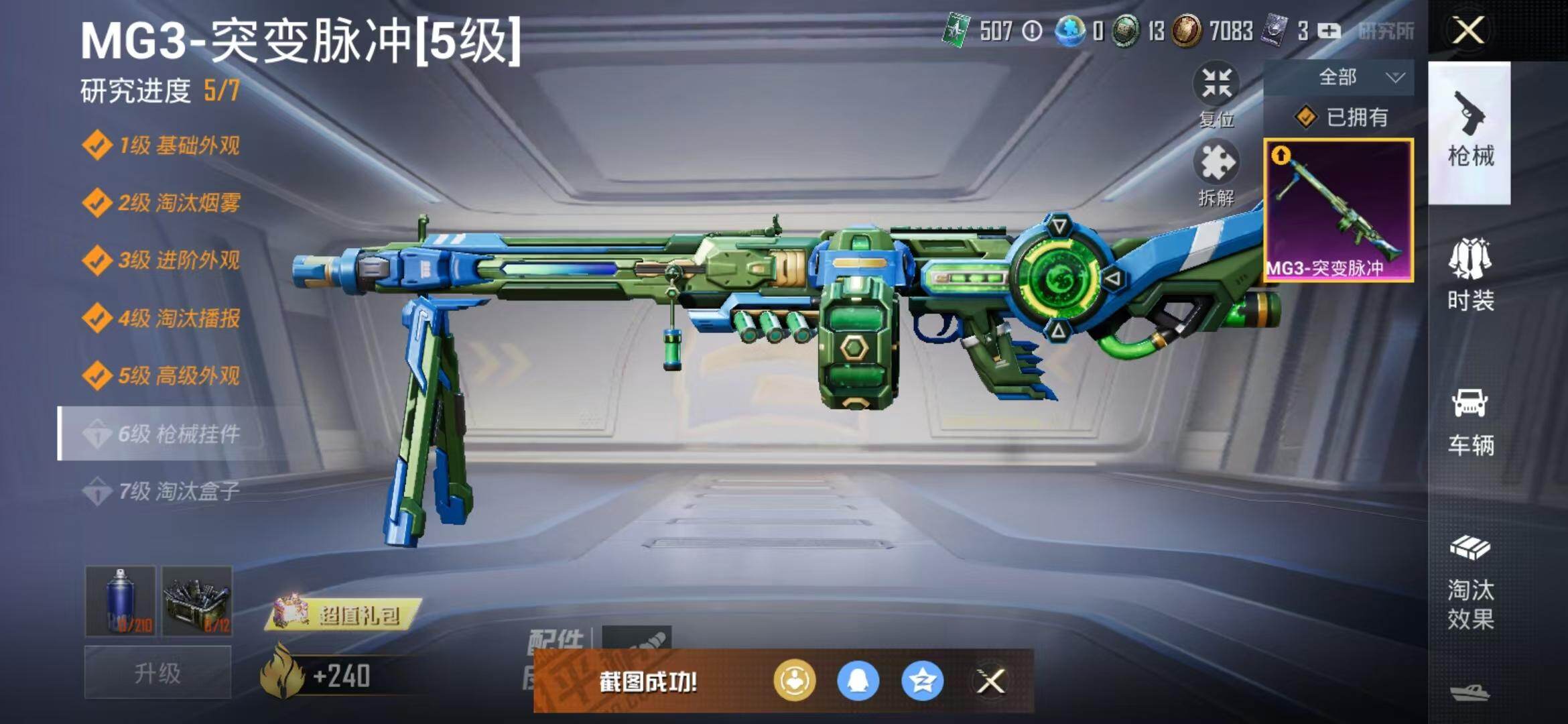Select level 3 进阶外观
This screenshot has width=1568, height=724.
coord(161,260)
